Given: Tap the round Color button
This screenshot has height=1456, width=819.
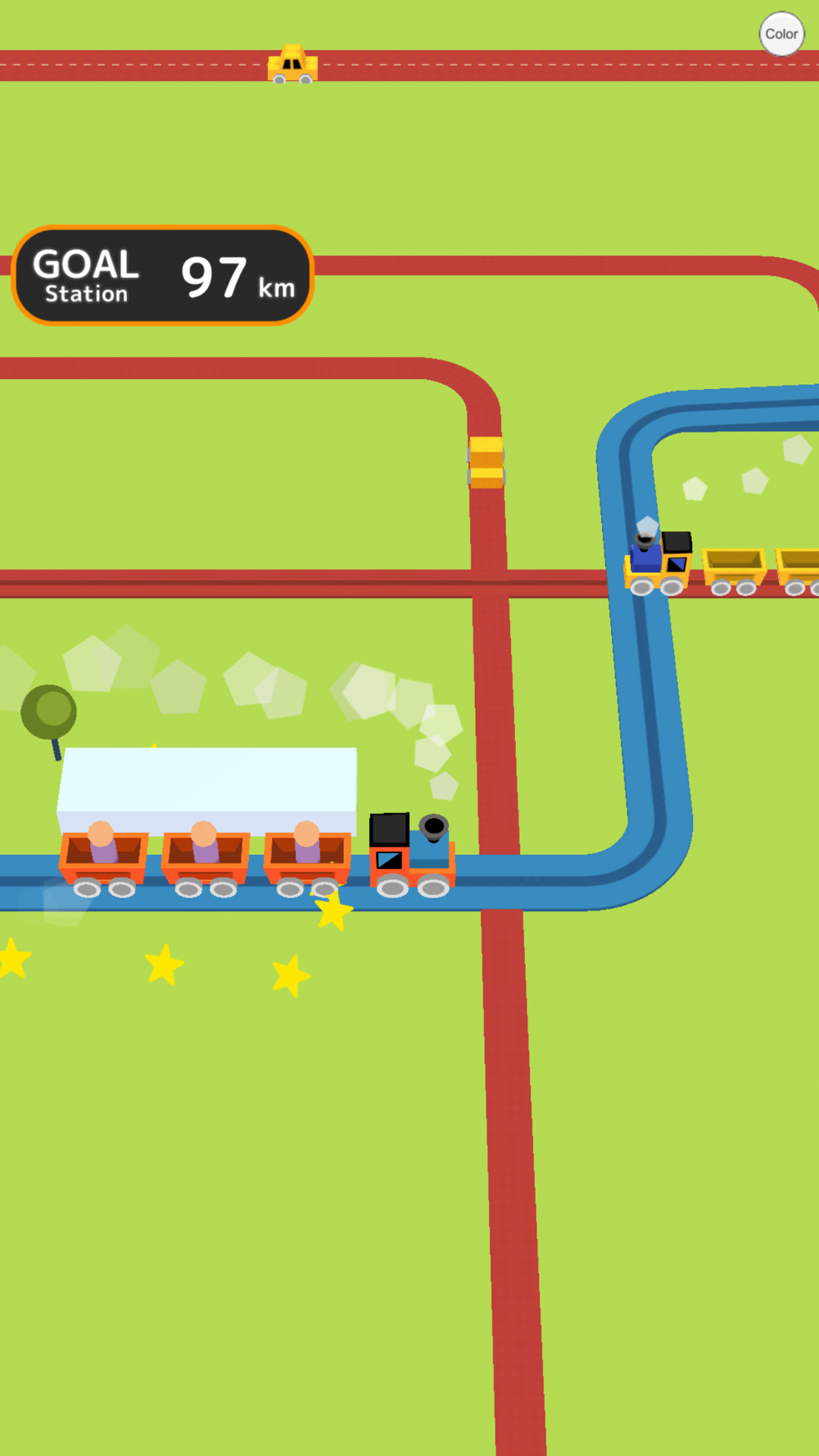Looking at the screenshot, I should tap(781, 34).
